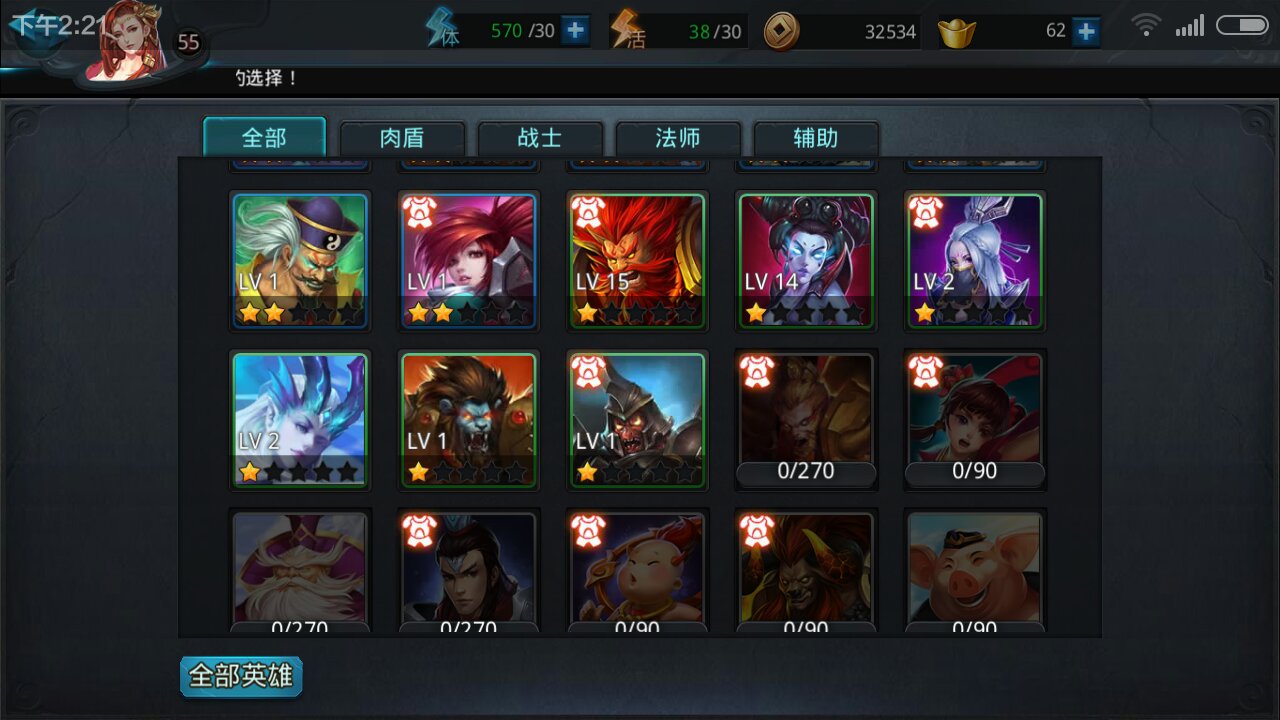Select the blue-faced lion beast hero
The image size is (1280, 720).
pyautogui.click(x=469, y=419)
